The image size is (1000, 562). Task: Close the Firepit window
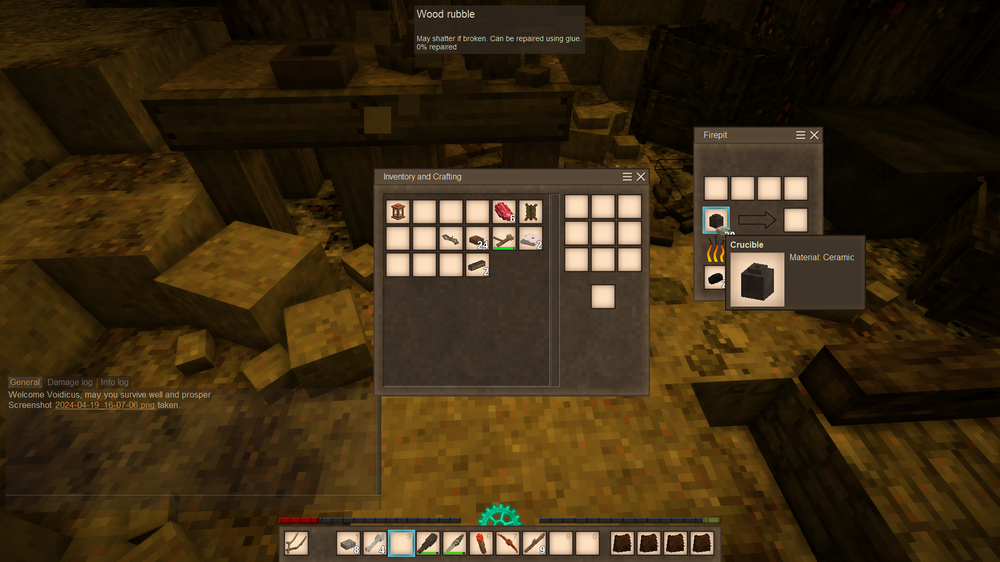click(814, 135)
